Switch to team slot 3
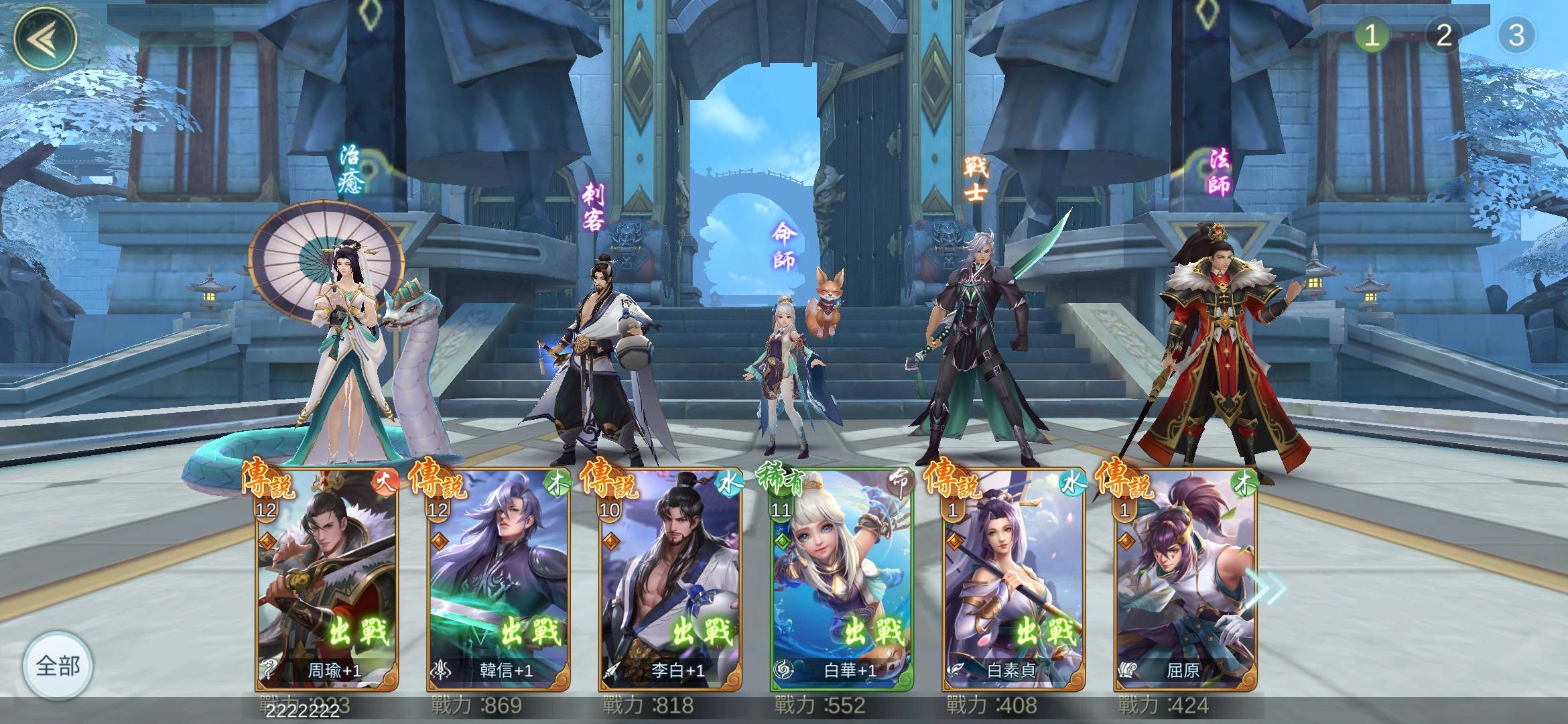This screenshot has width=1568, height=724. pyautogui.click(x=1516, y=35)
